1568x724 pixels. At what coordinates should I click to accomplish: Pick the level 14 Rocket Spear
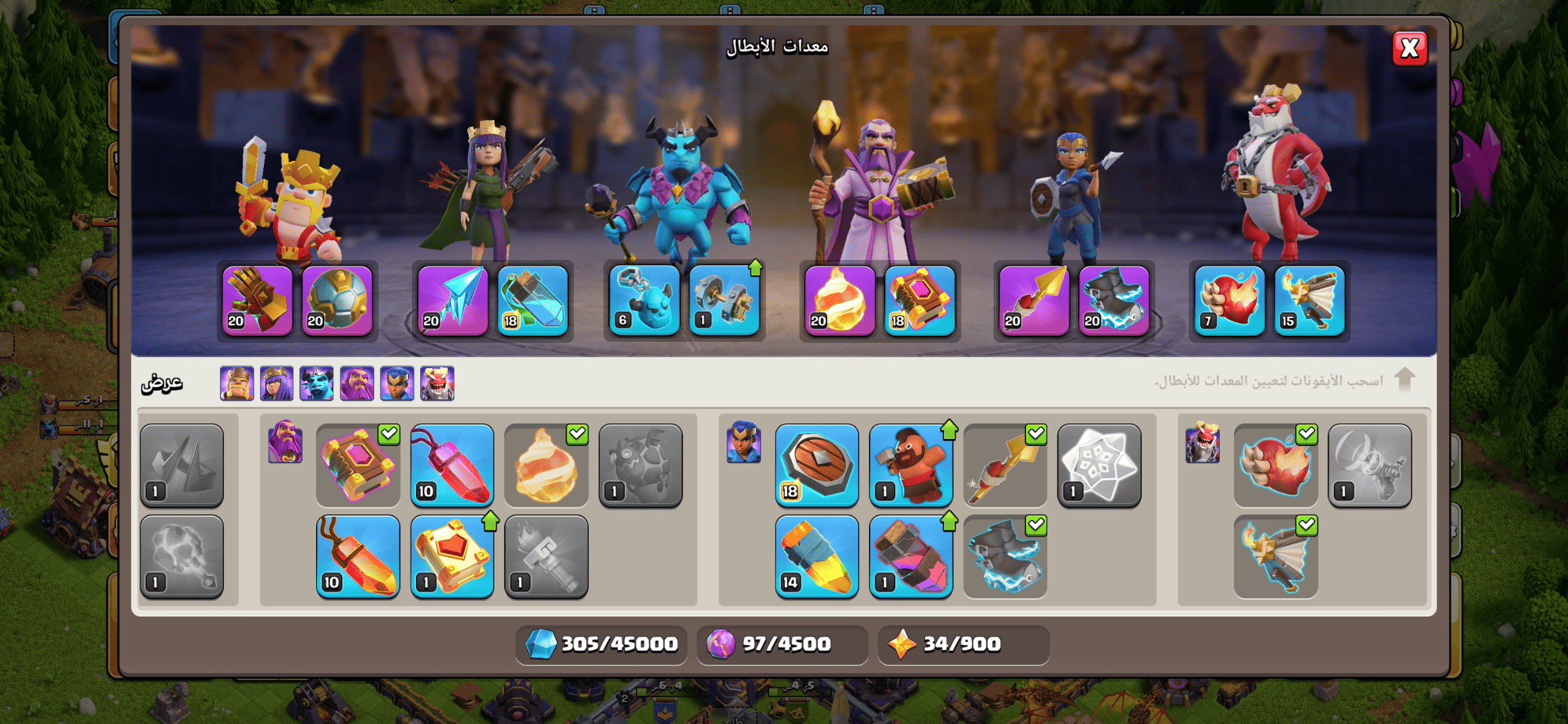tap(816, 556)
